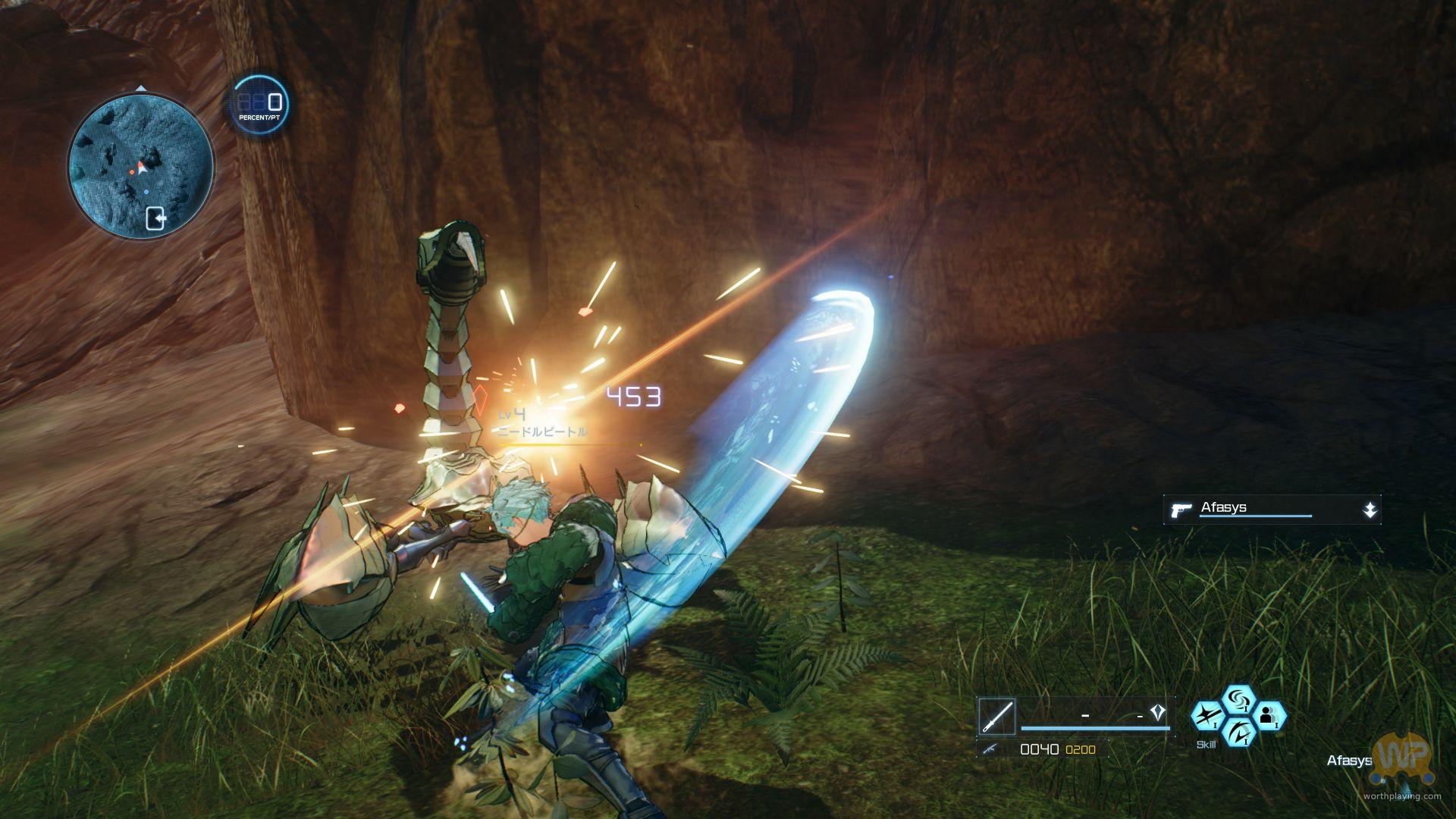Activate the dash strike skill hexagon
Screen dimensions: 1456x819
pyautogui.click(x=1207, y=715)
